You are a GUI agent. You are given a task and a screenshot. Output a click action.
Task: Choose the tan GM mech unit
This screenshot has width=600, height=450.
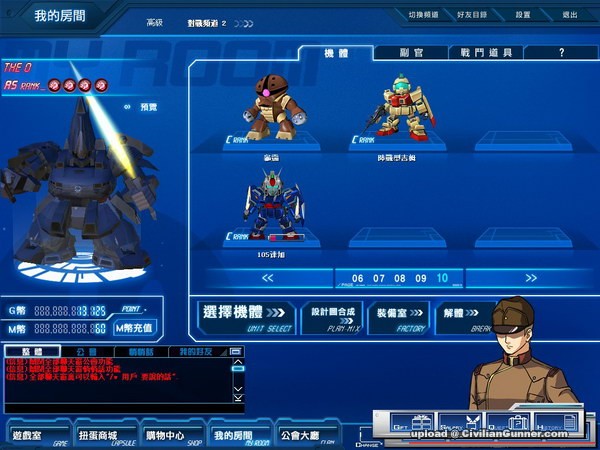coord(399,110)
